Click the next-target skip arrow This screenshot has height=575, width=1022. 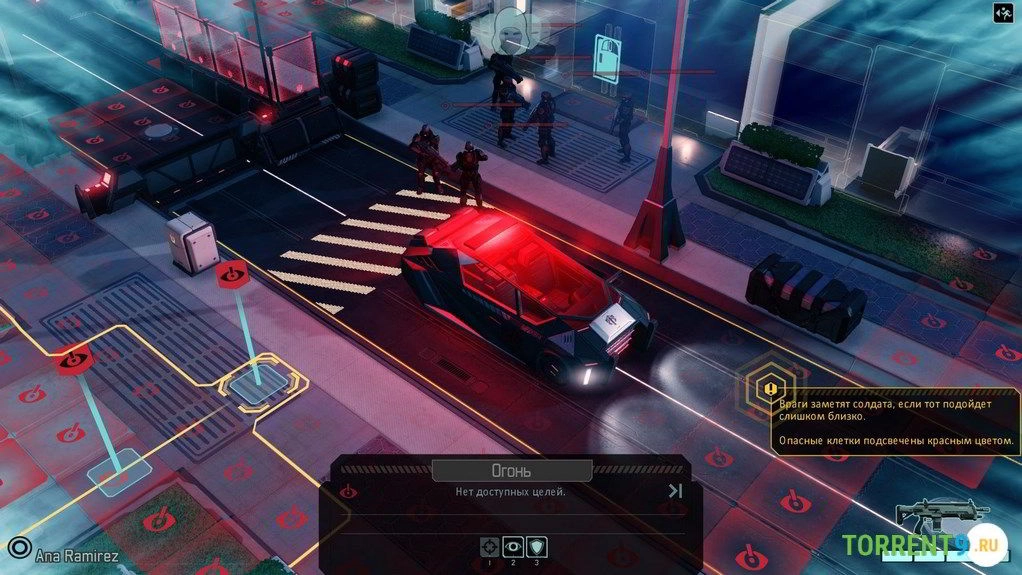pos(675,490)
